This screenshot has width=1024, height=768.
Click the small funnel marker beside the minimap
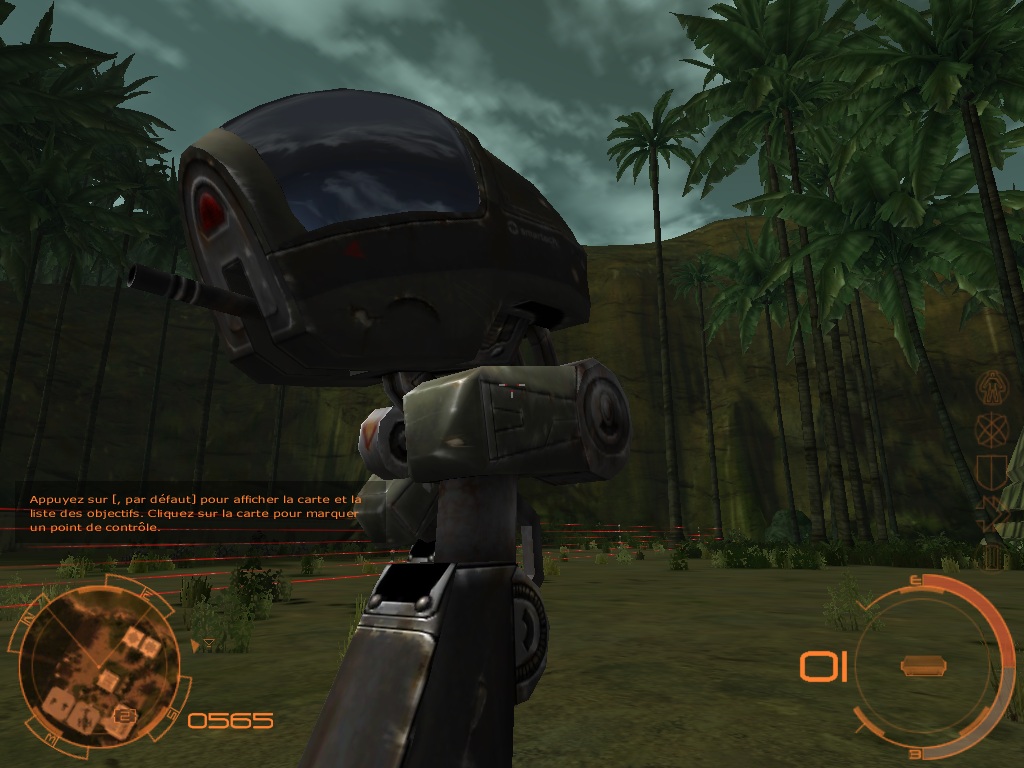[207, 646]
